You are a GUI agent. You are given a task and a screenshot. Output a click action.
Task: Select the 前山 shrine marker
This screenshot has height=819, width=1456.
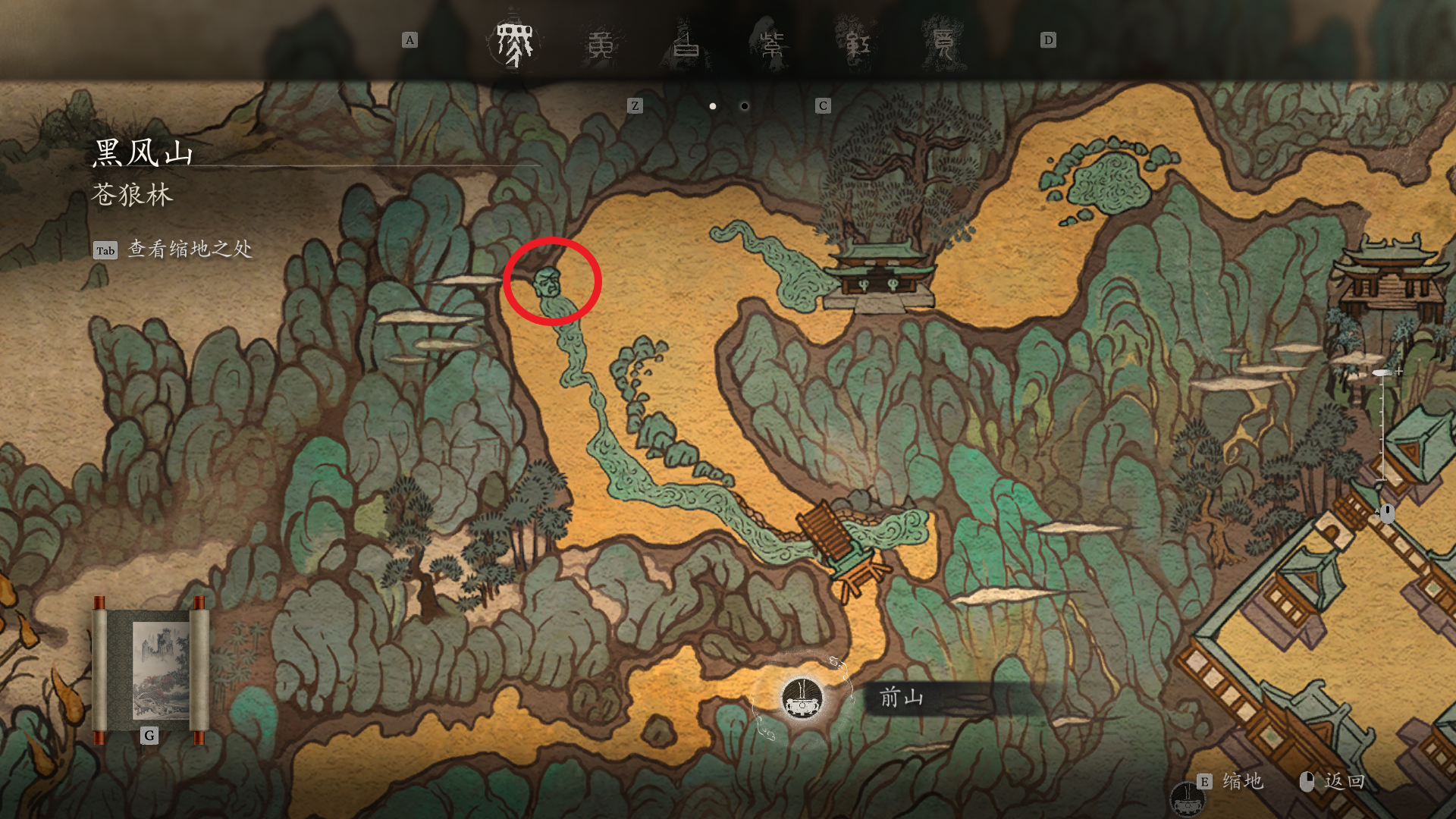pyautogui.click(x=802, y=697)
